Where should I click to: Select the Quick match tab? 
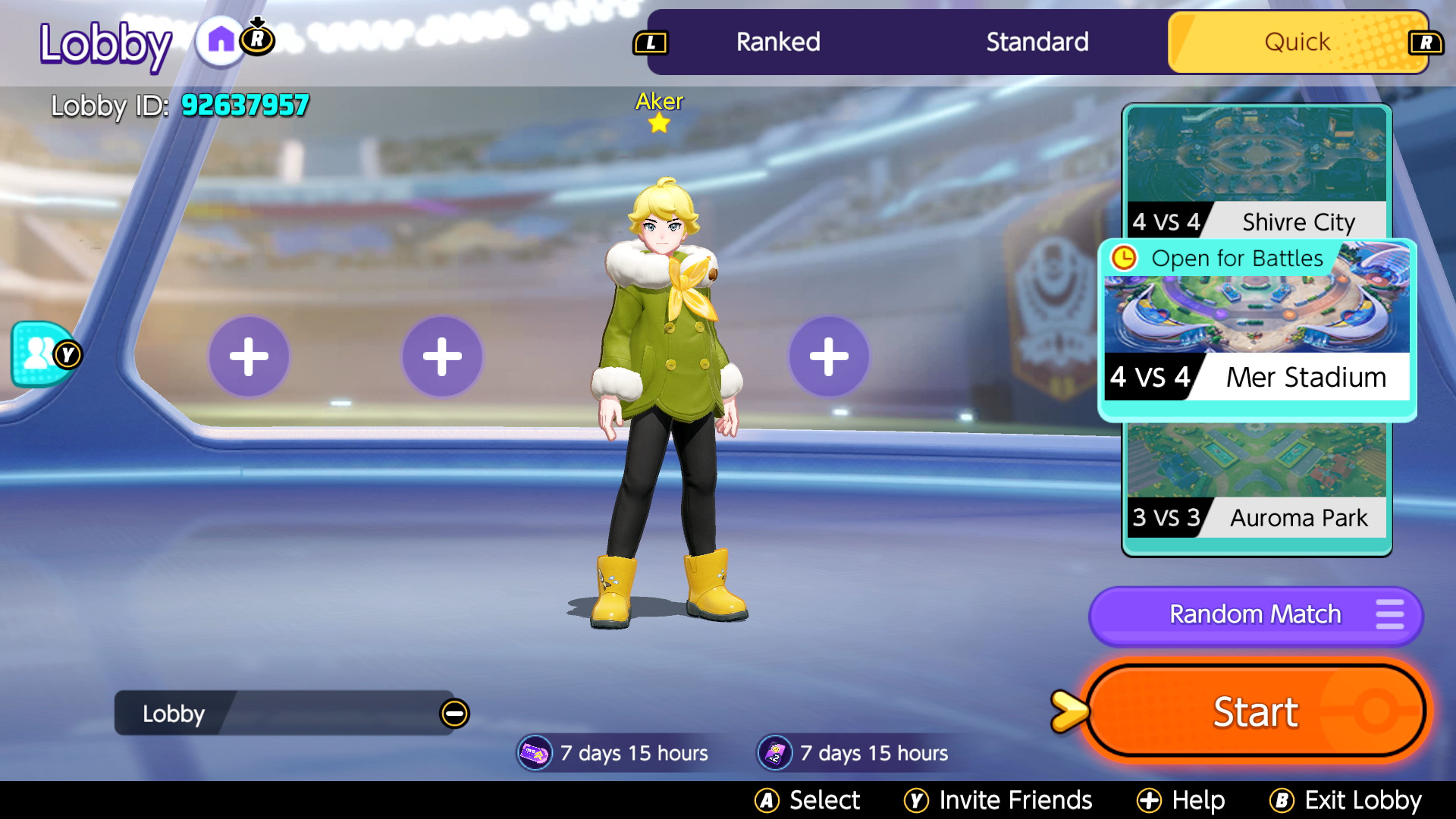[x=1297, y=42]
